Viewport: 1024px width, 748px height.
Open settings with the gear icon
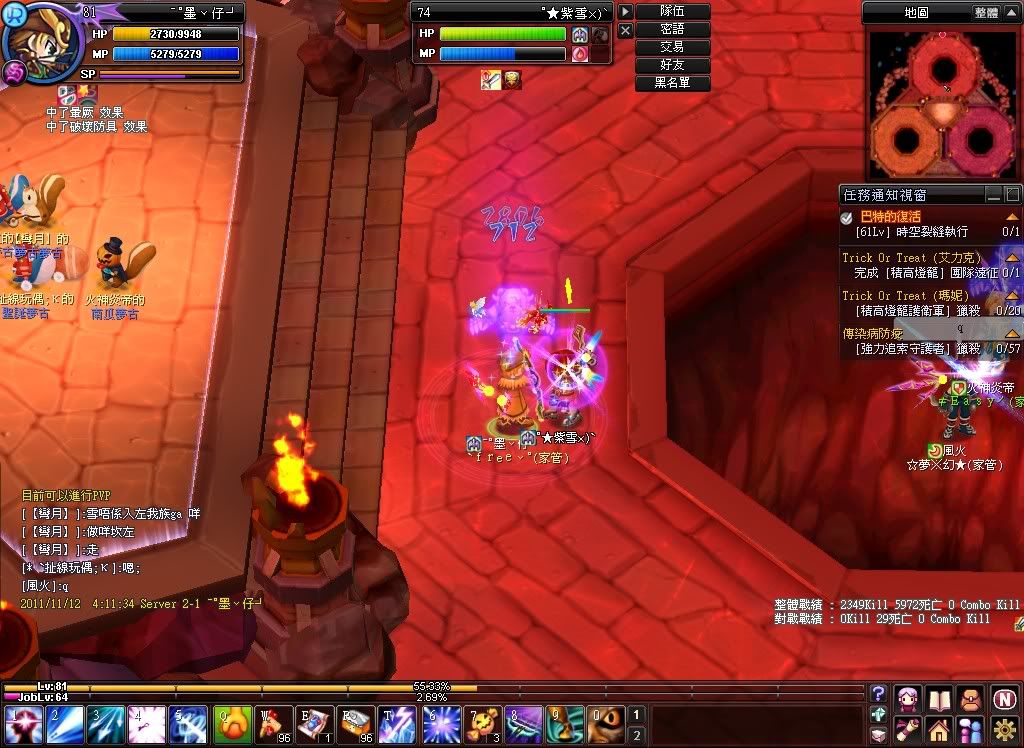pyautogui.click(x=1004, y=729)
